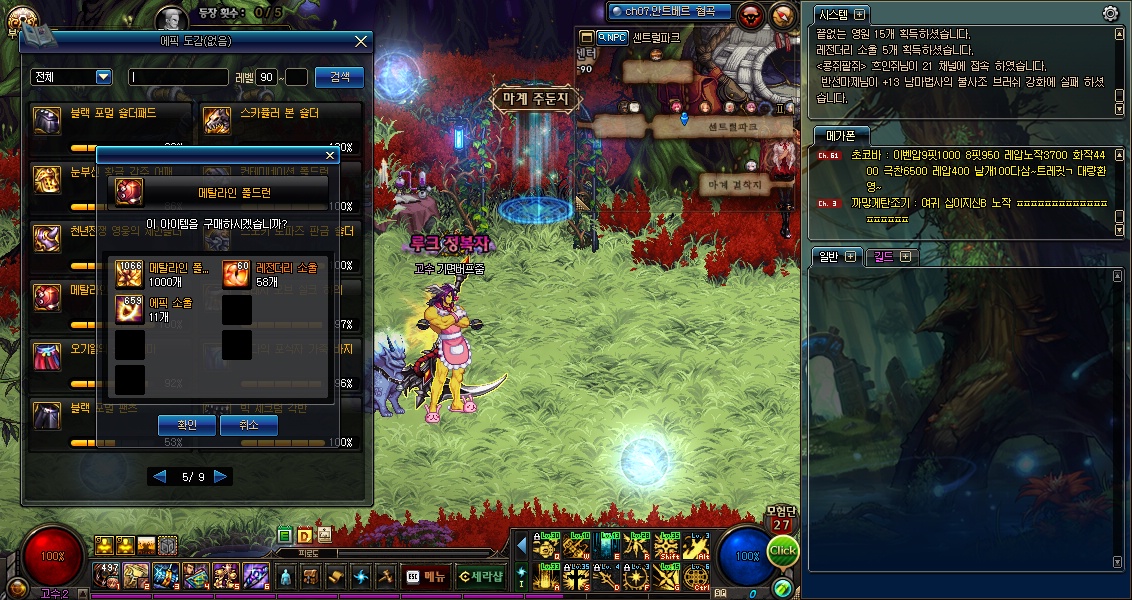Open the 세라샵 cash shop
The height and width of the screenshot is (600, 1132).
tap(480, 576)
